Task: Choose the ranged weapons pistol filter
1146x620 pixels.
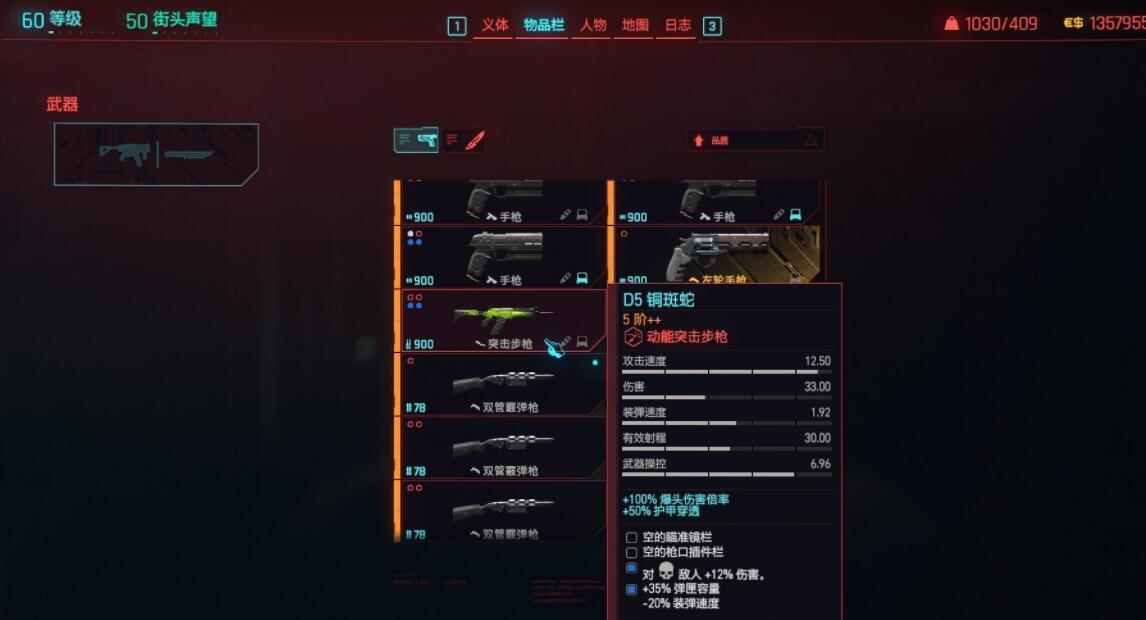Action: point(417,140)
